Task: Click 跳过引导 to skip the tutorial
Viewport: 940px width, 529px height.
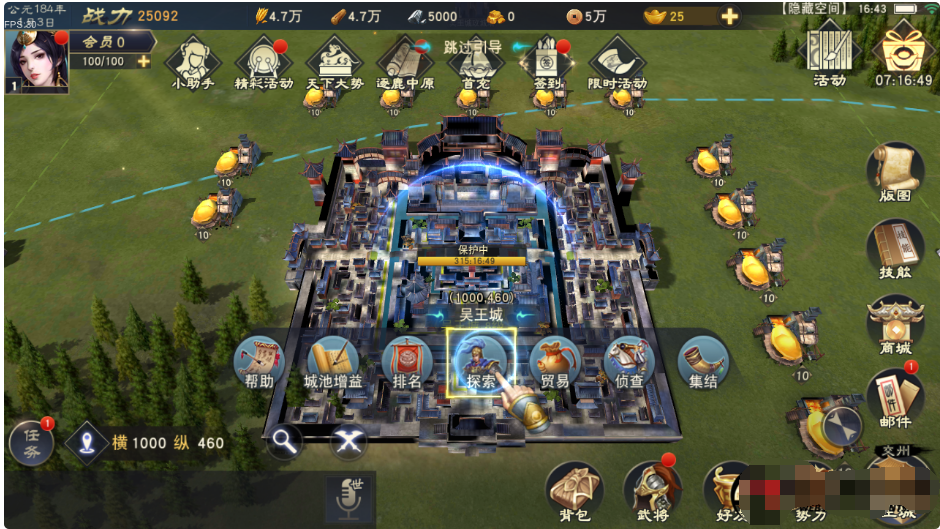Action: click(473, 46)
